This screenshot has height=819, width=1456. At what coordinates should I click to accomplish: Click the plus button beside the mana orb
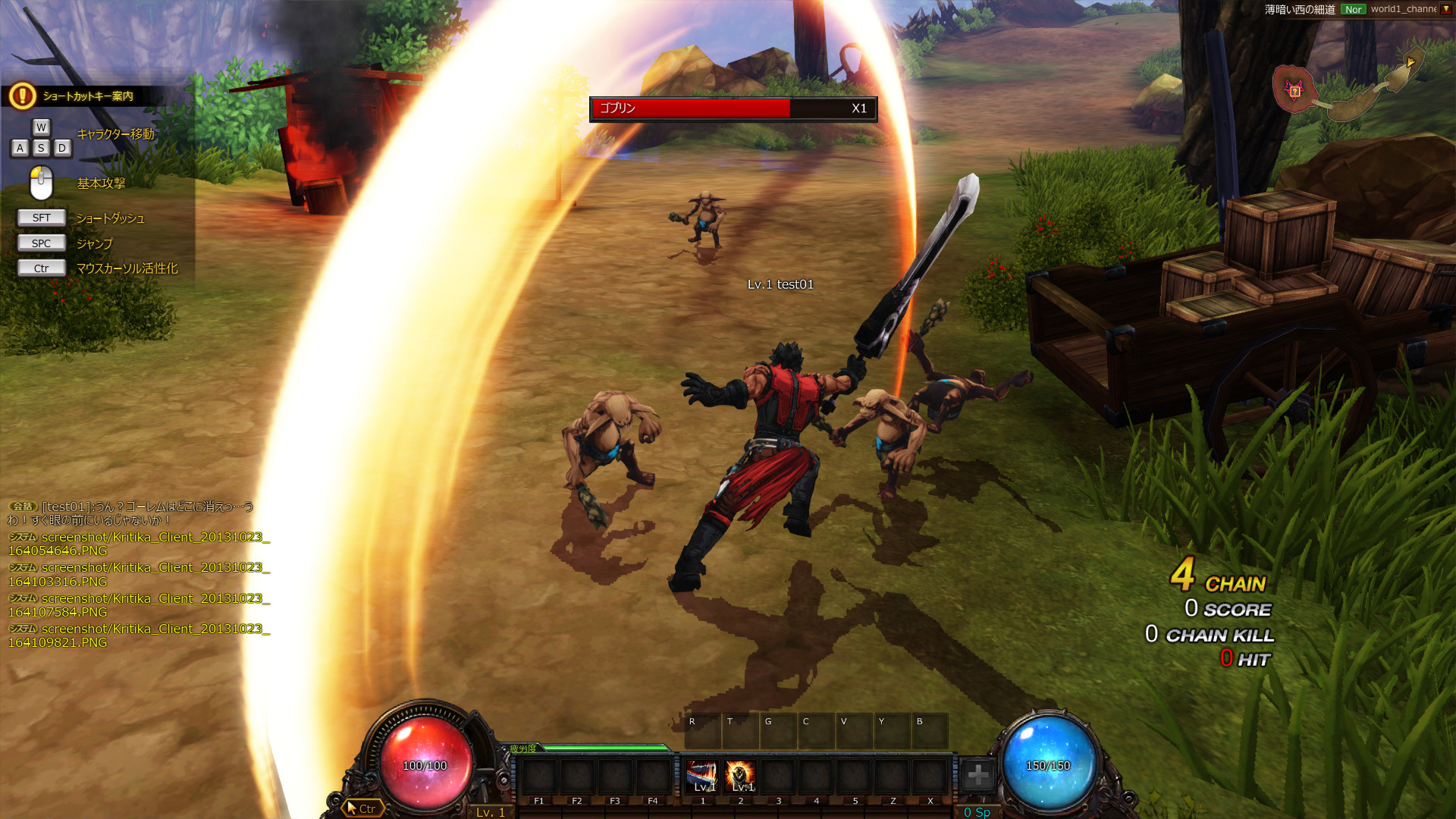coord(978,775)
